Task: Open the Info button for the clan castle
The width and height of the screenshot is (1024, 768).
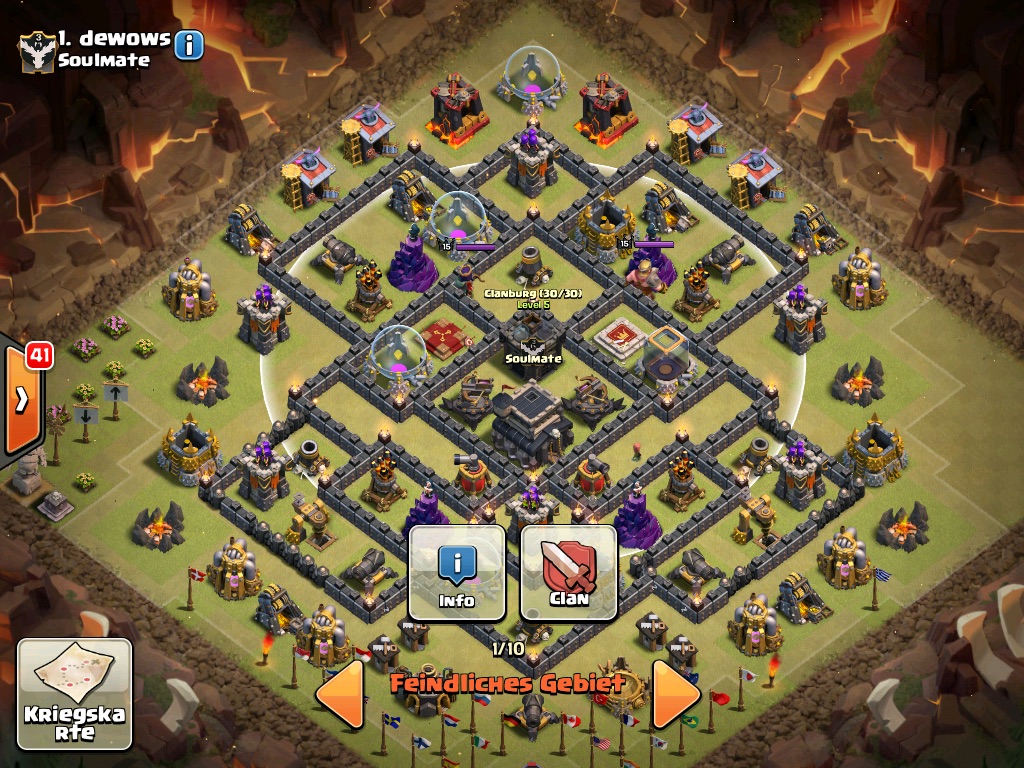Action: pyautogui.click(x=457, y=573)
